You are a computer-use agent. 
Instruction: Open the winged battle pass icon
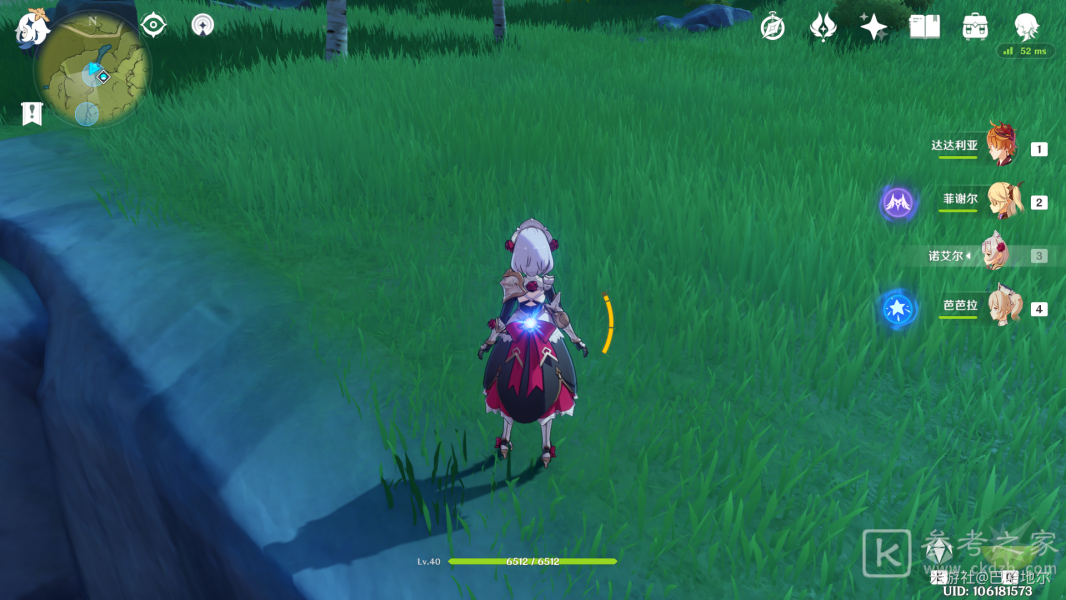pyautogui.click(x=823, y=27)
